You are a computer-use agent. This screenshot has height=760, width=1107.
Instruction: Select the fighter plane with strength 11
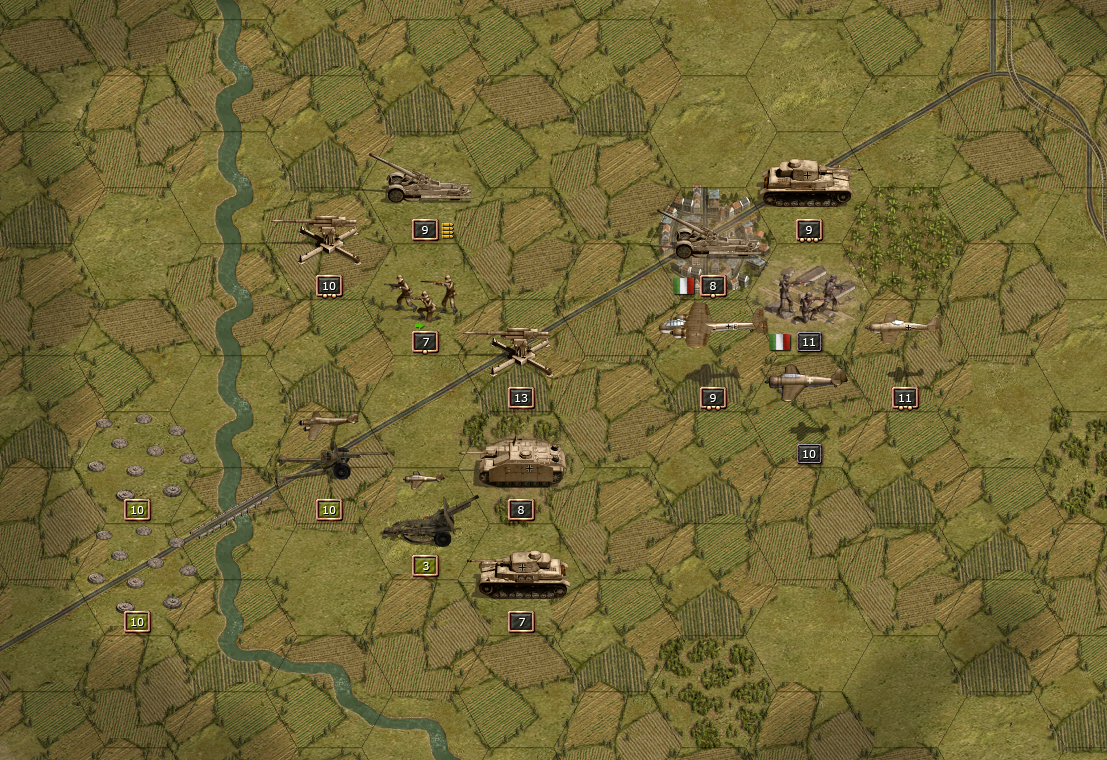pos(903,328)
